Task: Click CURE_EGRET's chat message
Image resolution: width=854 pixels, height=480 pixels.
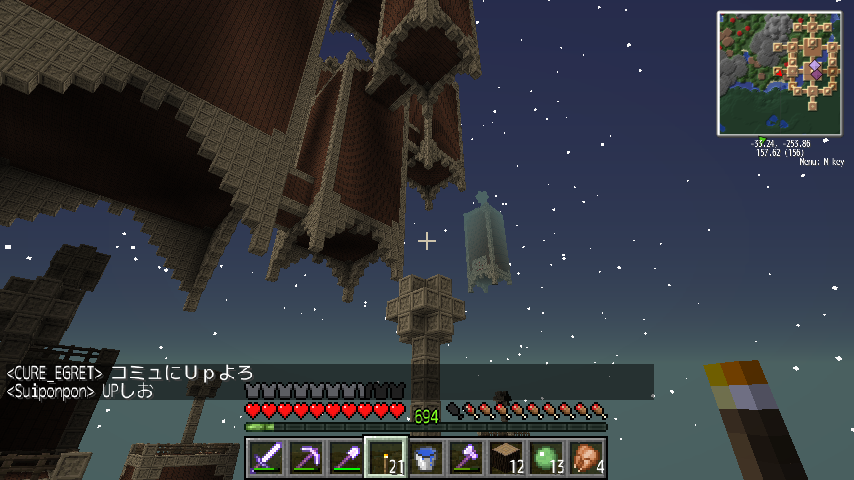Action: 130,373
